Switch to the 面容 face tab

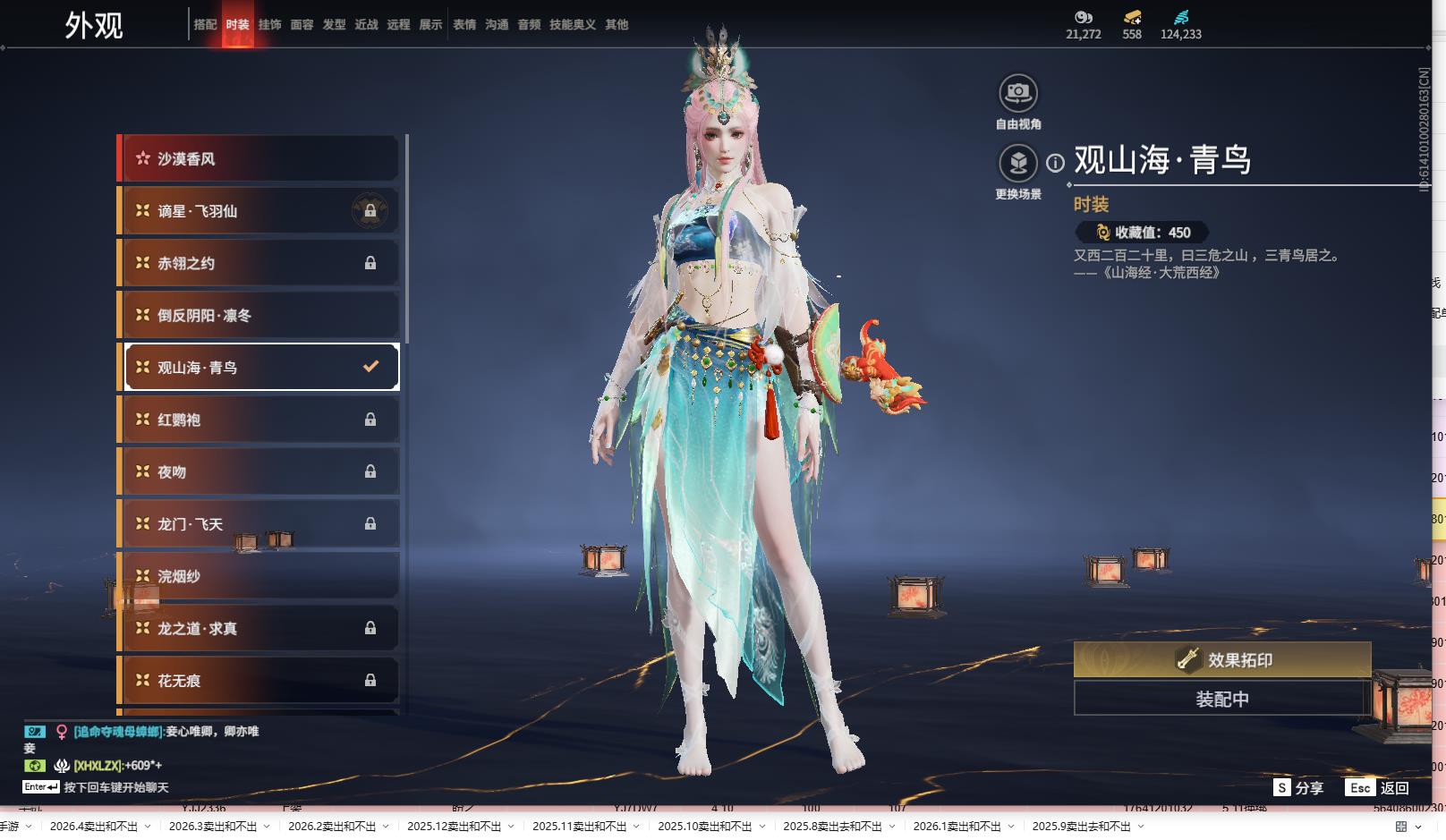click(302, 25)
